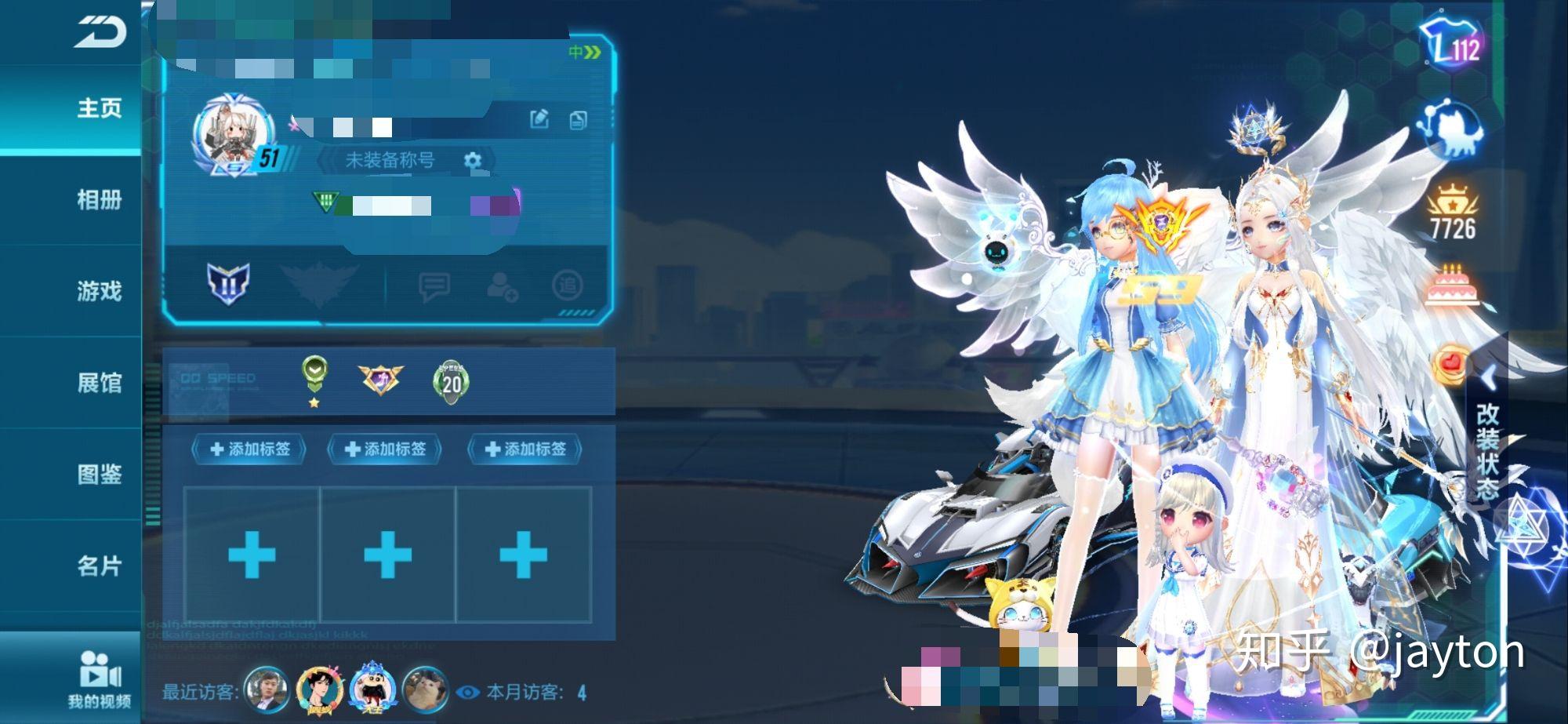The height and width of the screenshot is (724, 1568).
Task: Click the player avatar portrait
Action: [234, 134]
